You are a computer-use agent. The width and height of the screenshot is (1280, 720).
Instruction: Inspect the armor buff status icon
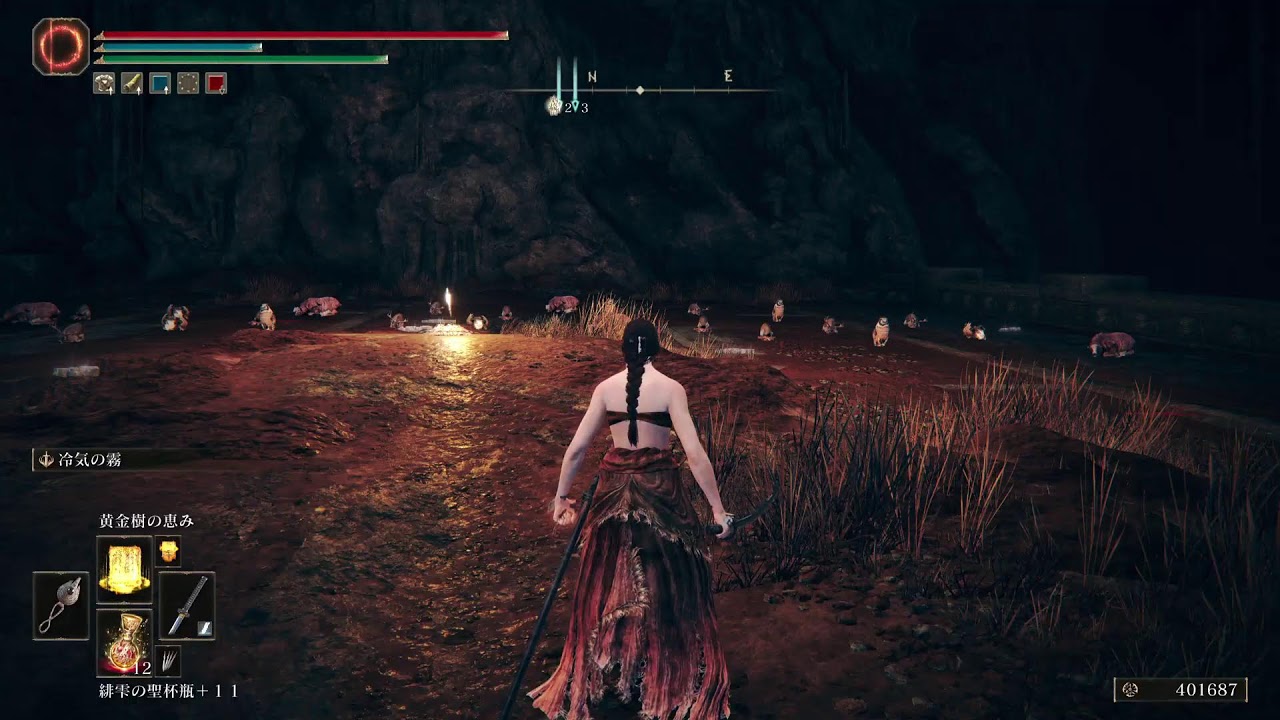(104, 84)
